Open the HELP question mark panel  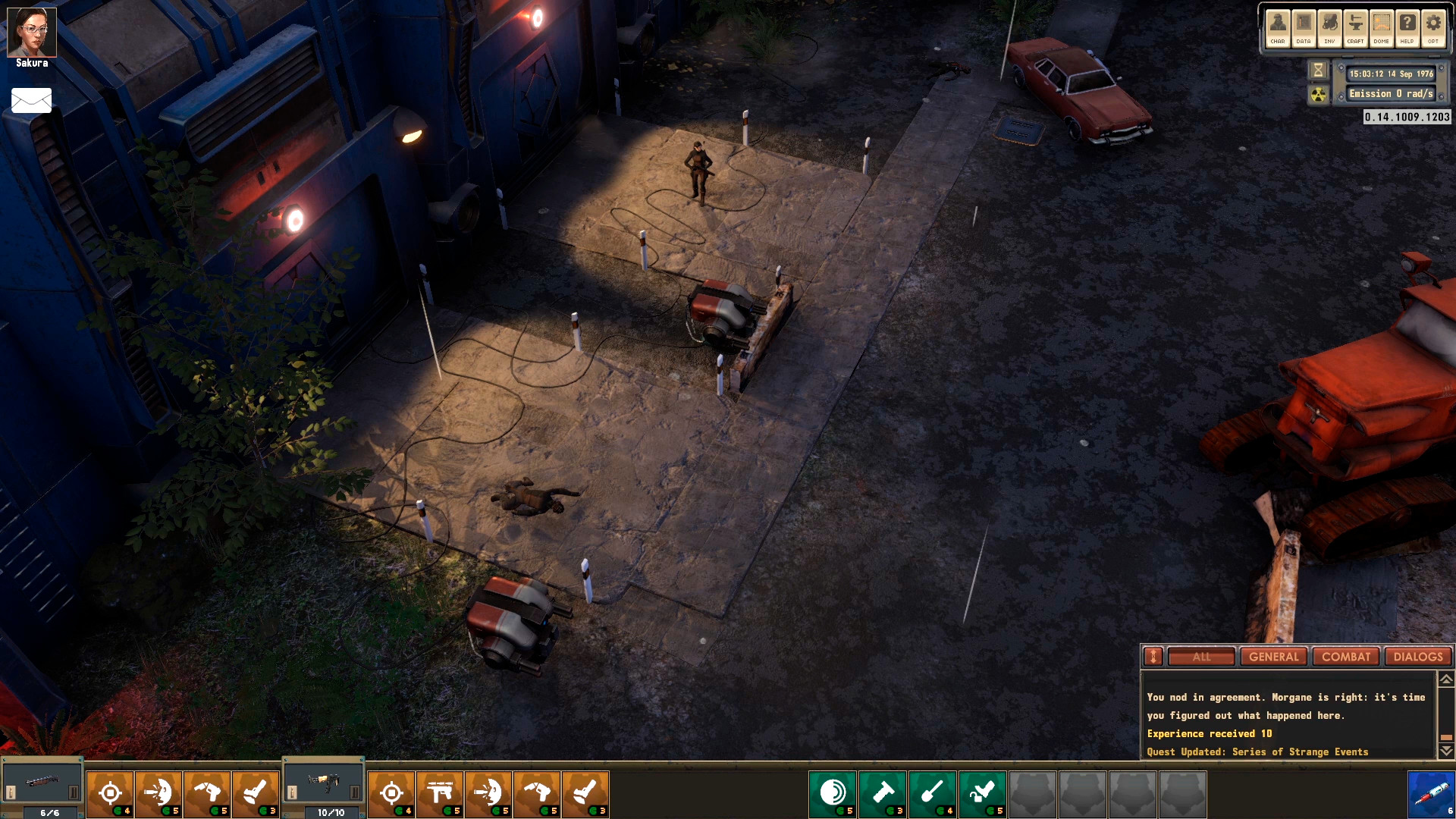pos(1407,28)
